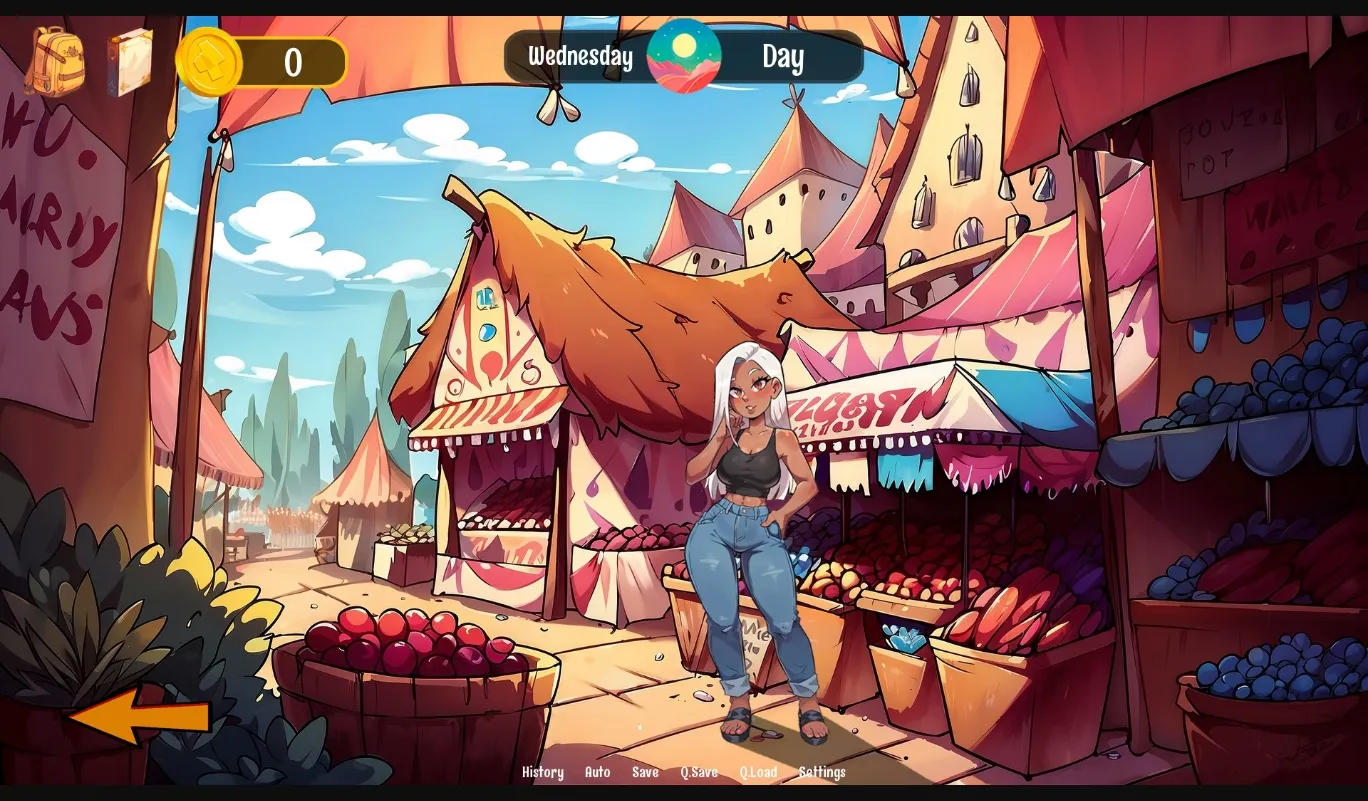
Task: Enable Auto-forward mode
Action: [597, 772]
